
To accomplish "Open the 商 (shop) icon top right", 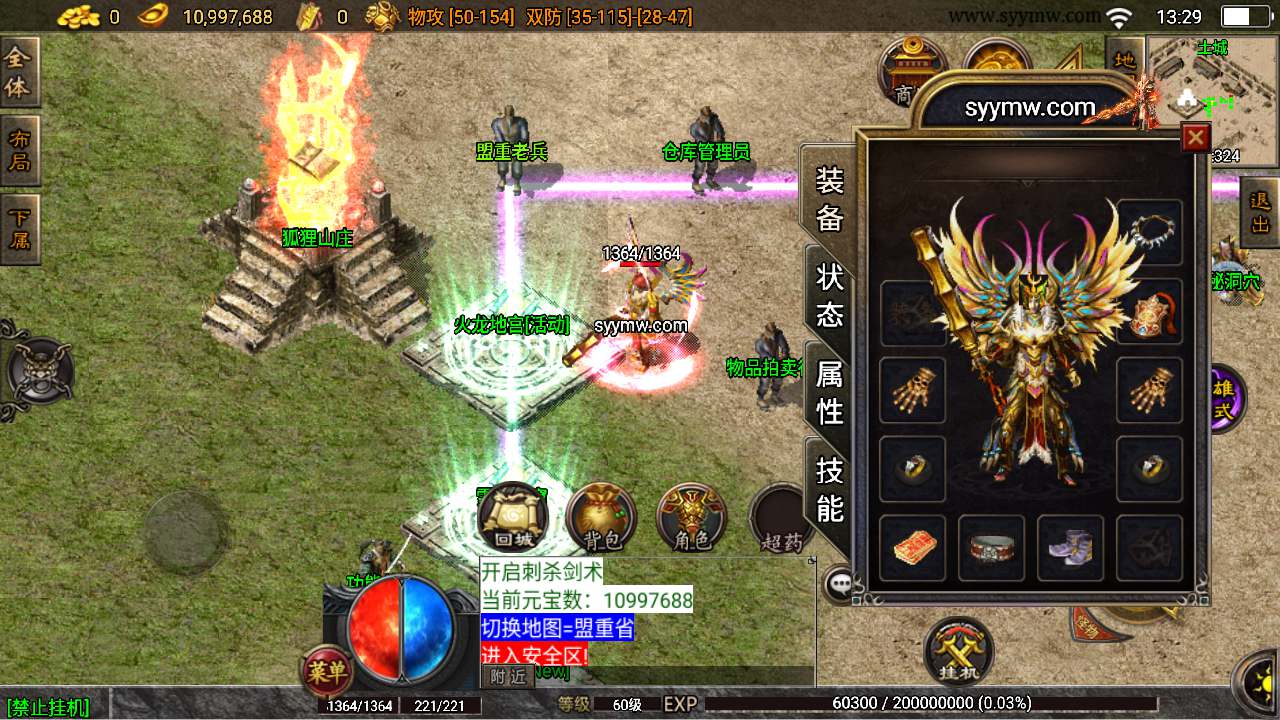I will (x=911, y=70).
